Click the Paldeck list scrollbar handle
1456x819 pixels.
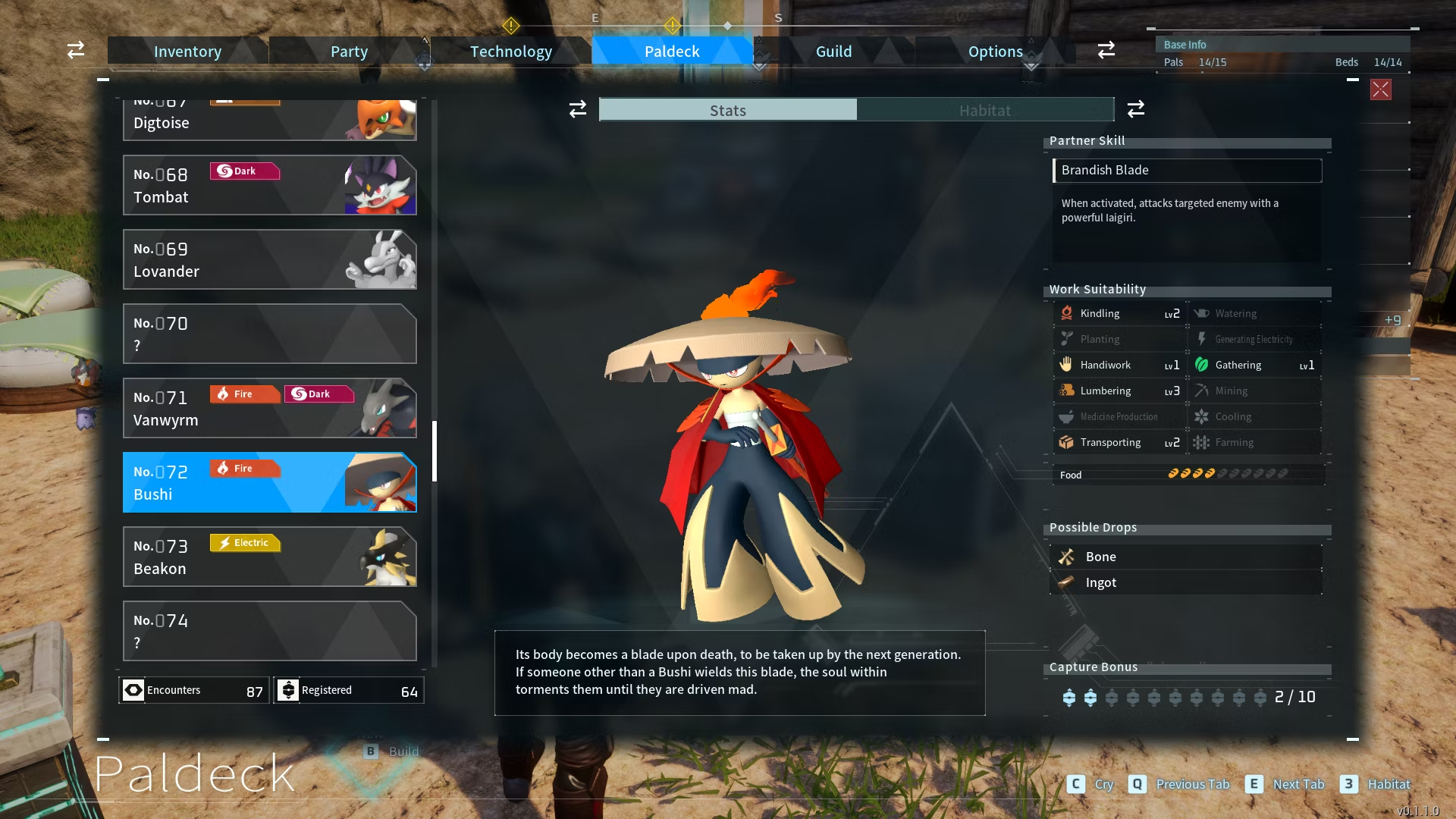435,451
